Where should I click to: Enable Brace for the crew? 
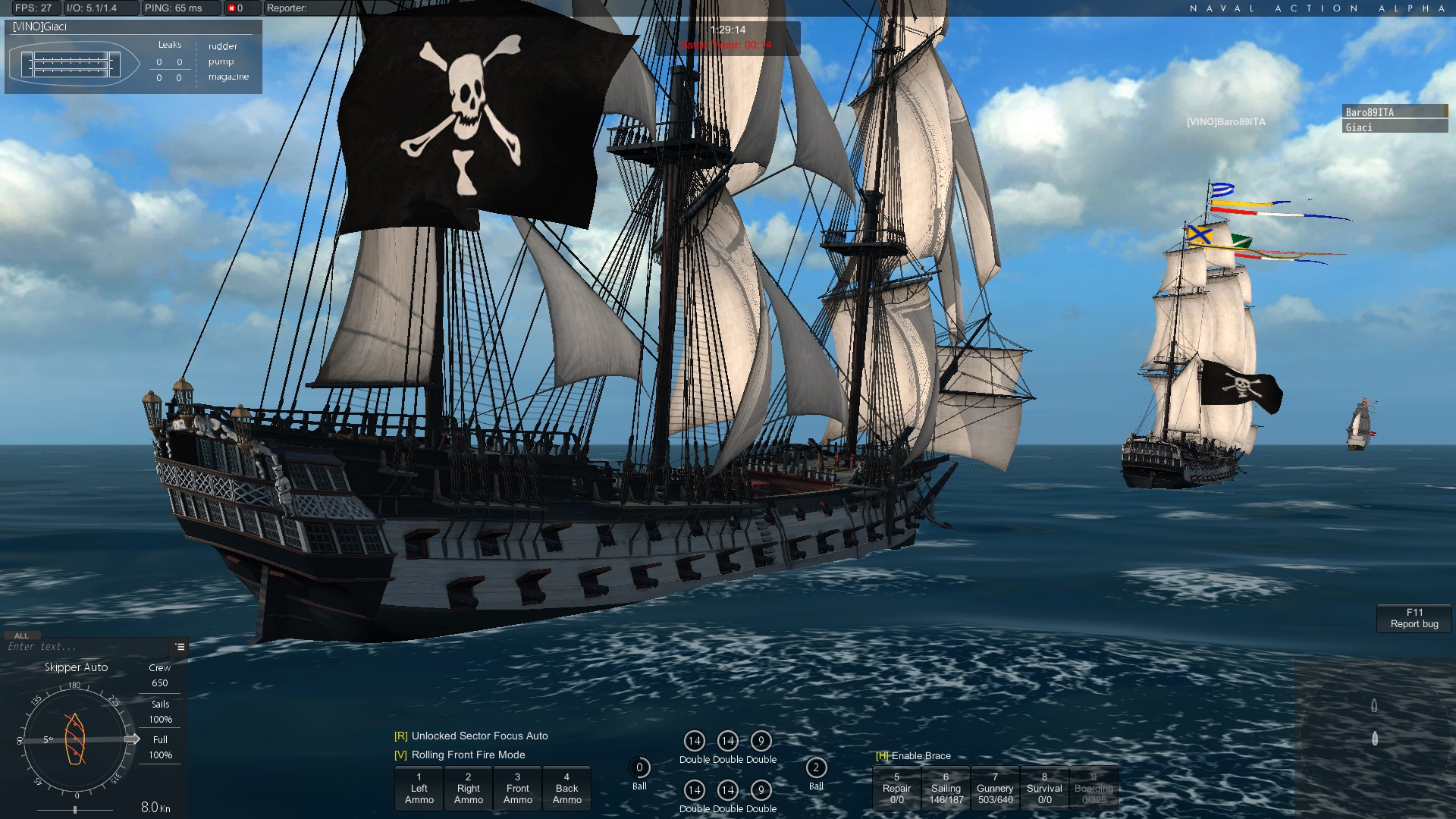point(913,756)
